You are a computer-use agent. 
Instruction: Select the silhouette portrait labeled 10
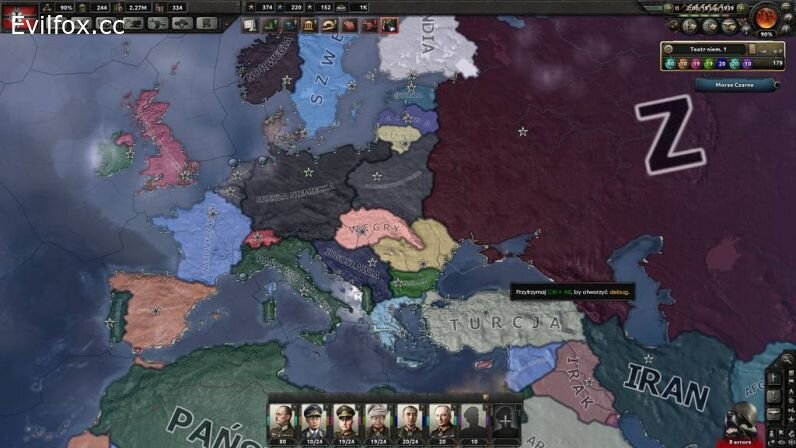click(x=473, y=420)
